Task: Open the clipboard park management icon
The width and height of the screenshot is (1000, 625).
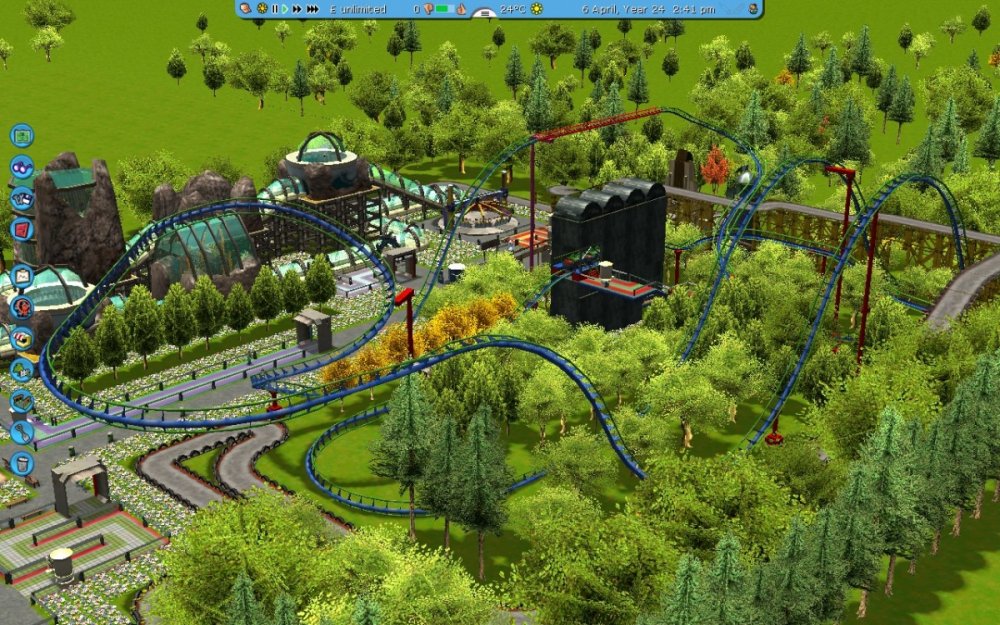Action: coord(21,276)
